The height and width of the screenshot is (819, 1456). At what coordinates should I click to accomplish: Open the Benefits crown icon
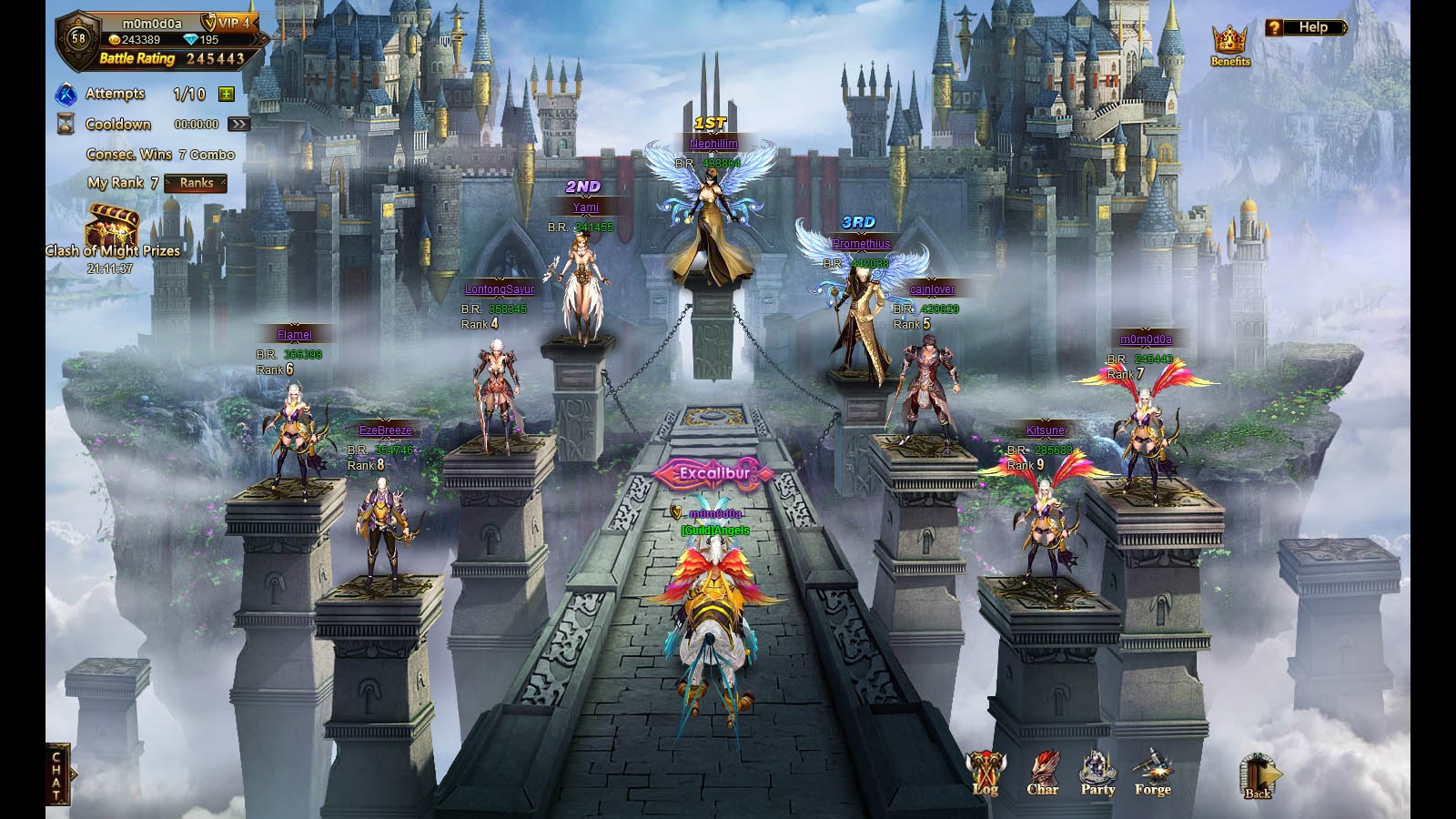point(1229,45)
